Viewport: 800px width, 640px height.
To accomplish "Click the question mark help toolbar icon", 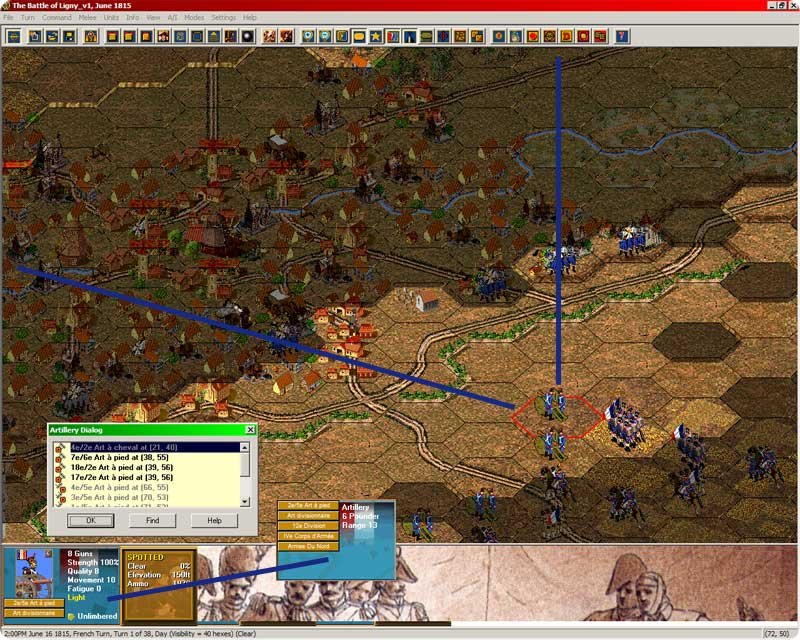I will pos(623,37).
